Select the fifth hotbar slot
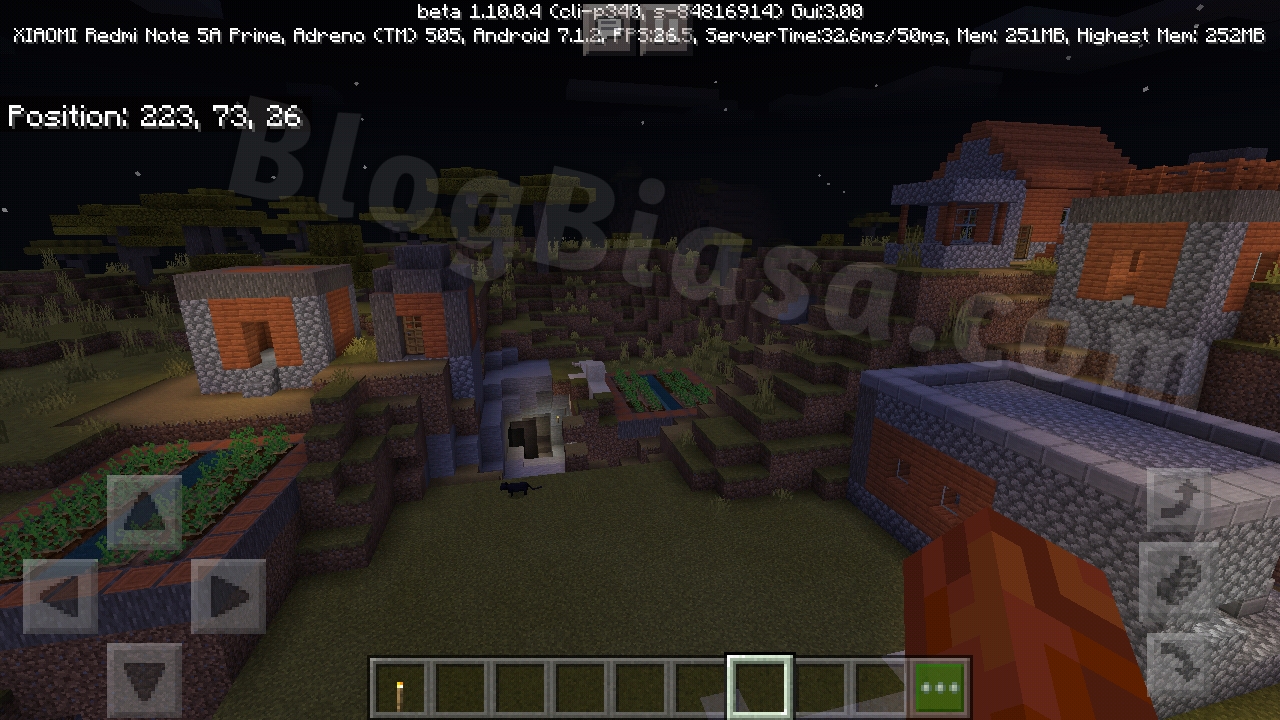Screen dimensions: 1280x720 tap(640, 683)
